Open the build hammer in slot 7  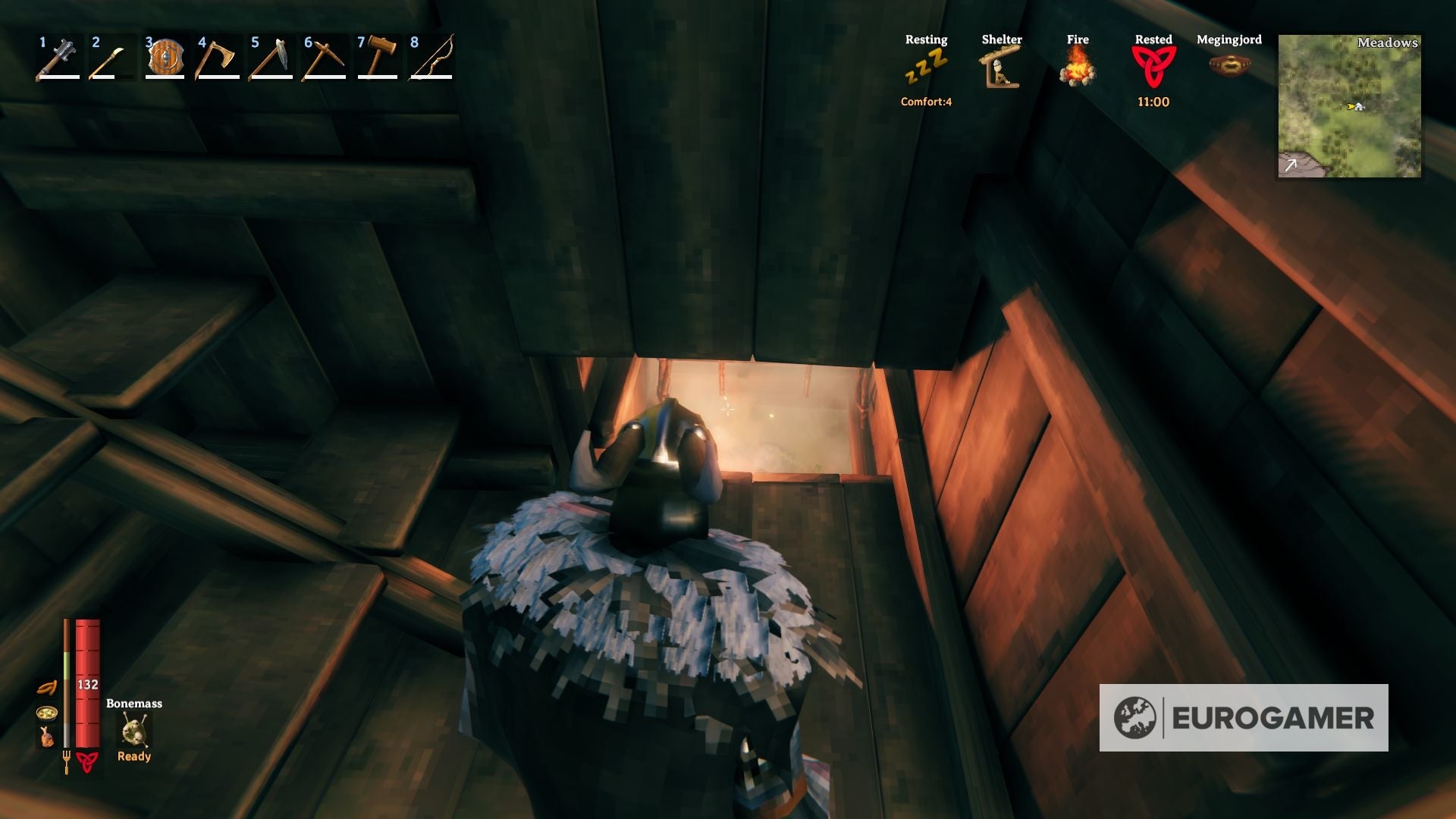coord(379,57)
